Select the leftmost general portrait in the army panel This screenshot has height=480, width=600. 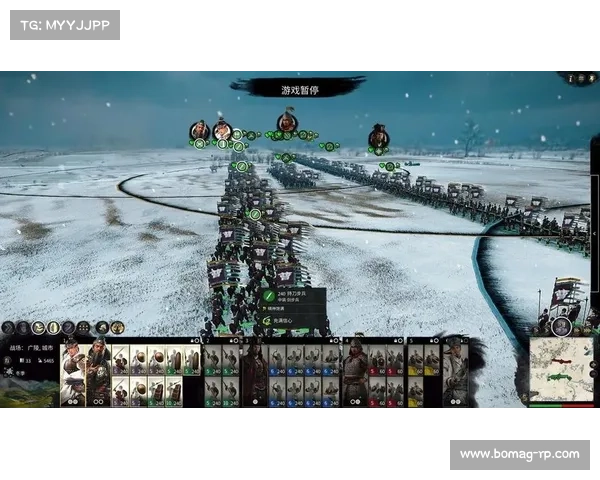72,372
